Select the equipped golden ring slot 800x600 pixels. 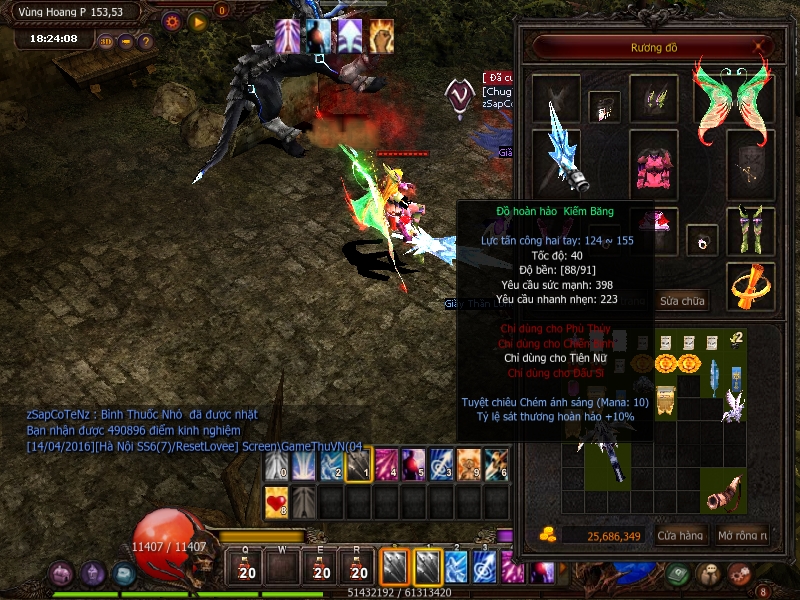pos(749,286)
